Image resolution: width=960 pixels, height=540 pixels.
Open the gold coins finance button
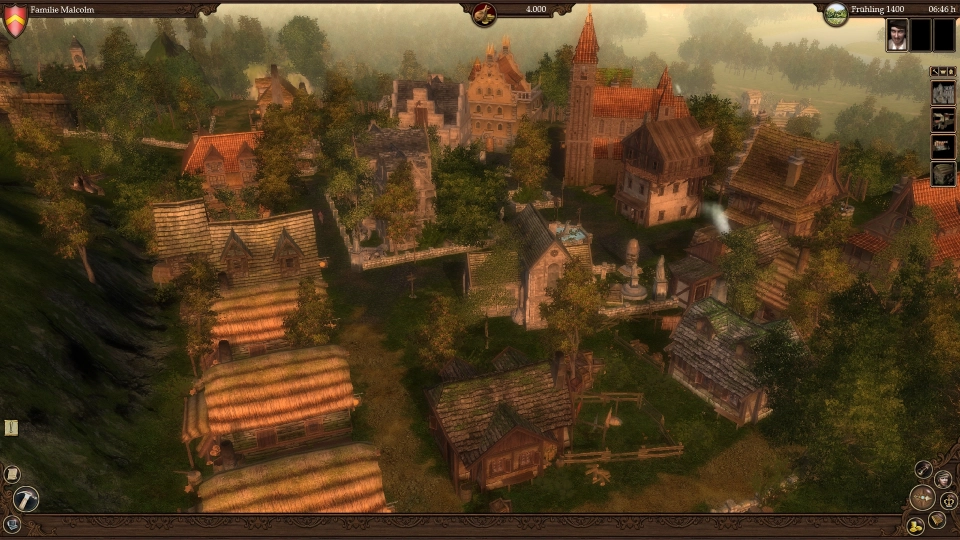point(914,525)
